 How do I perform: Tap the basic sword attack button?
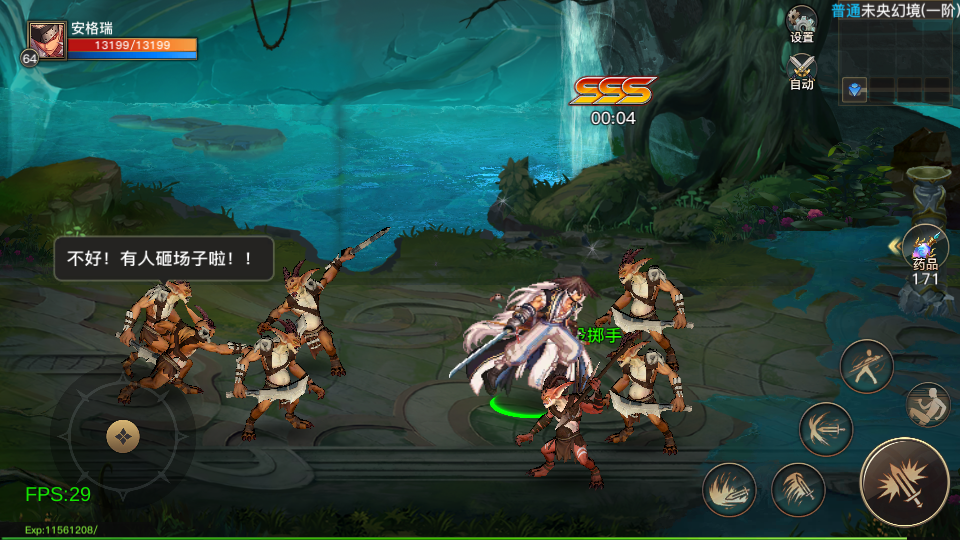(904, 483)
